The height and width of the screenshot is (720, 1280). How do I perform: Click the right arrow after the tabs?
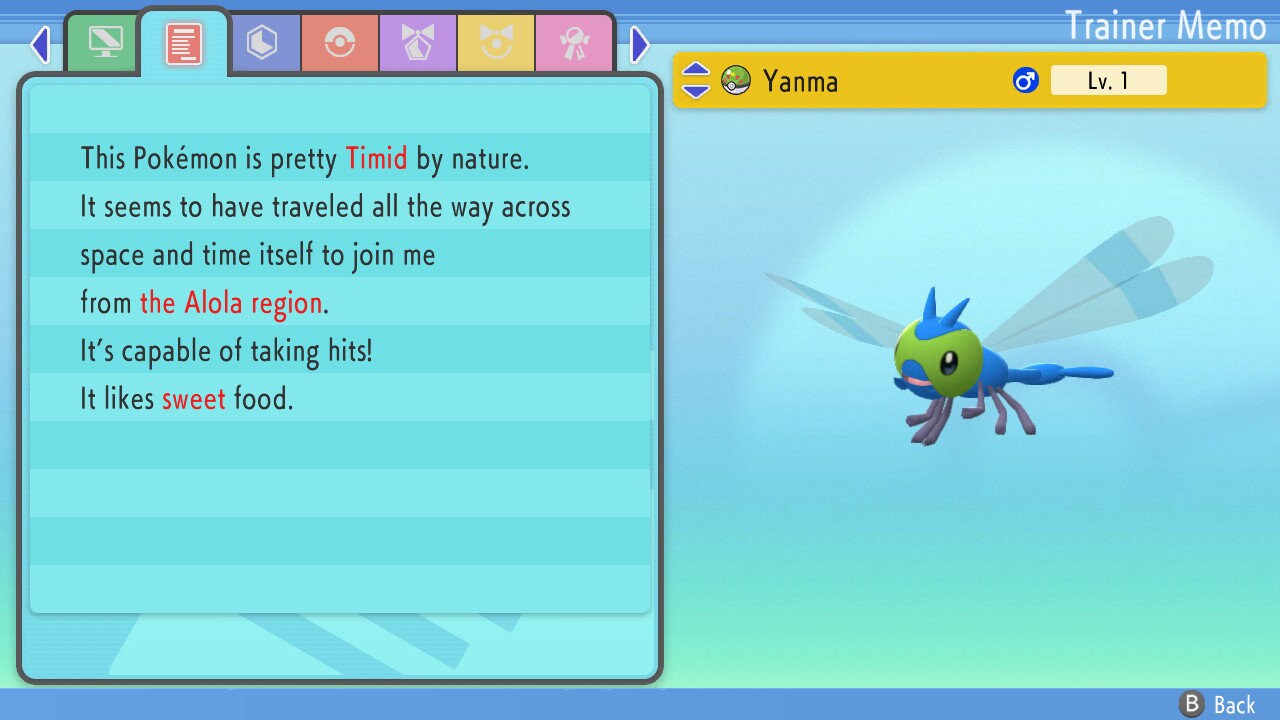pos(640,44)
